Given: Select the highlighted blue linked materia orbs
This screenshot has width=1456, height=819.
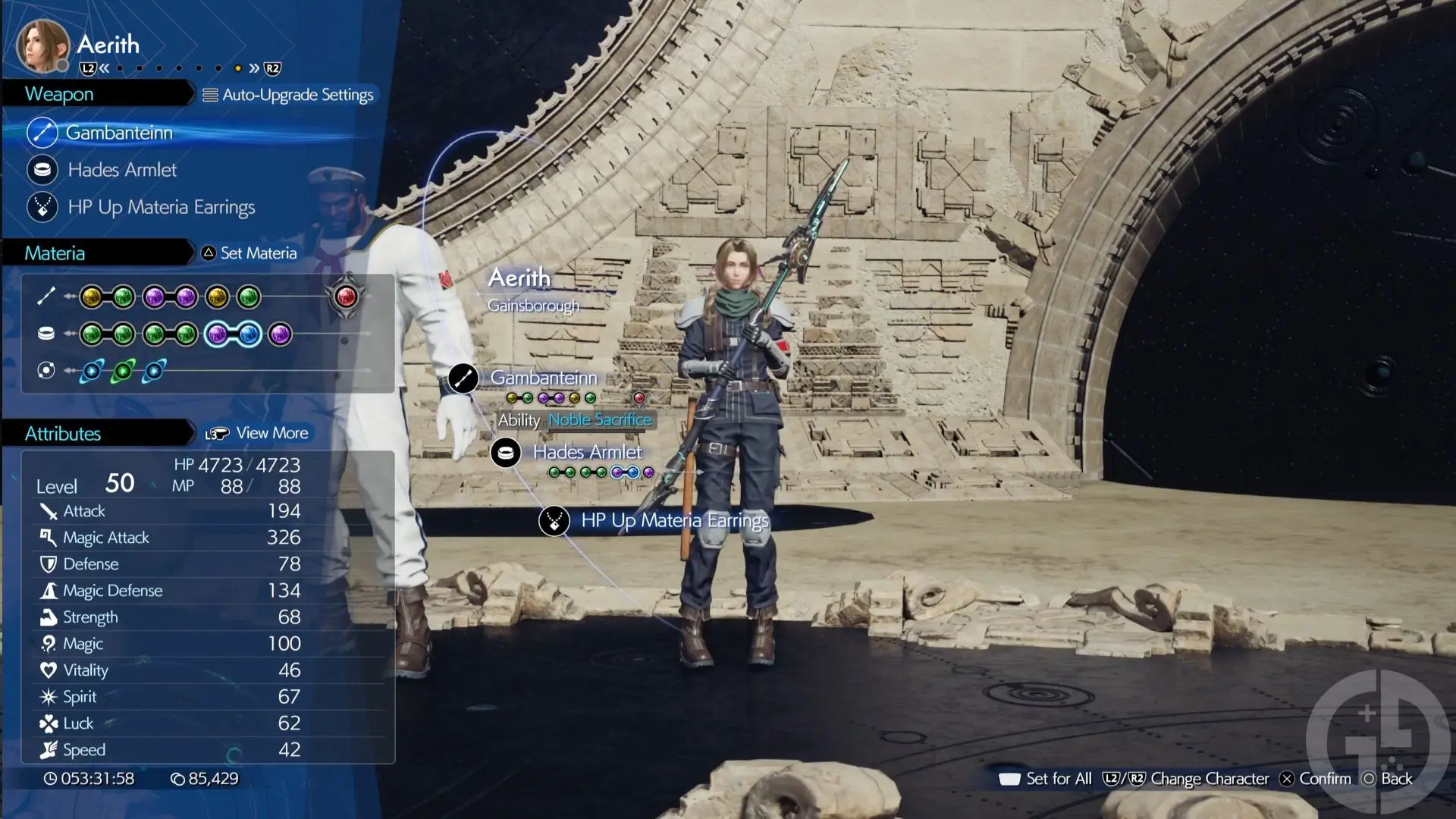Looking at the screenshot, I should 233,334.
